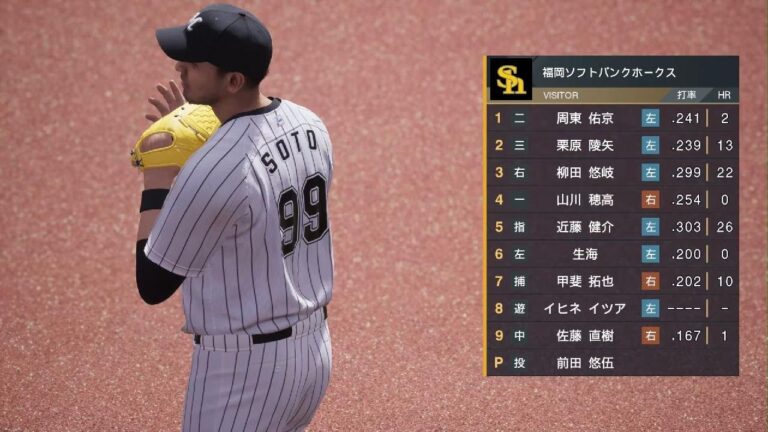This screenshot has height=432, width=768.
Task: Choose catcher 甲斐 拓也 row
Action: point(585,282)
